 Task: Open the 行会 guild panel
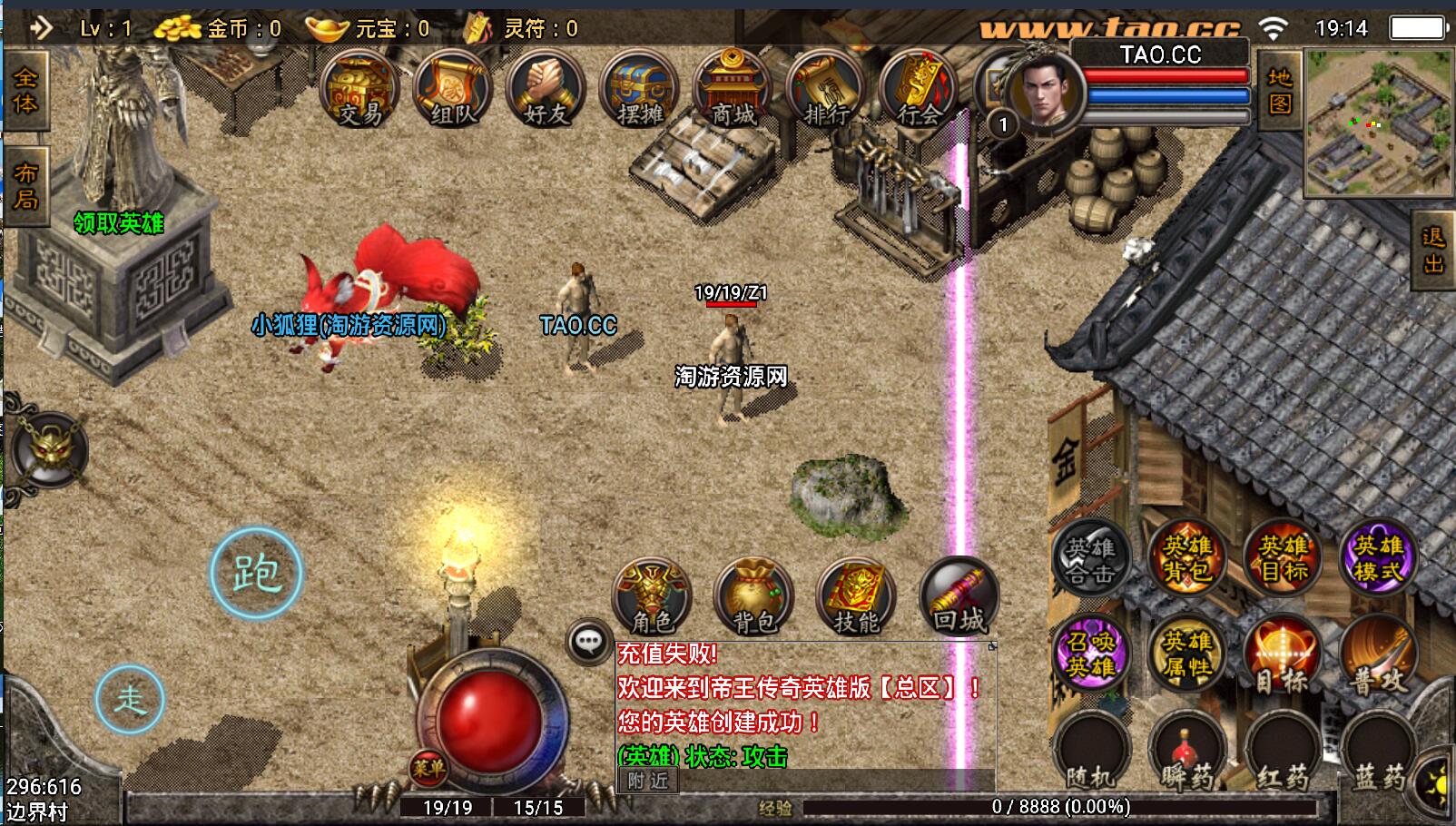(x=919, y=90)
